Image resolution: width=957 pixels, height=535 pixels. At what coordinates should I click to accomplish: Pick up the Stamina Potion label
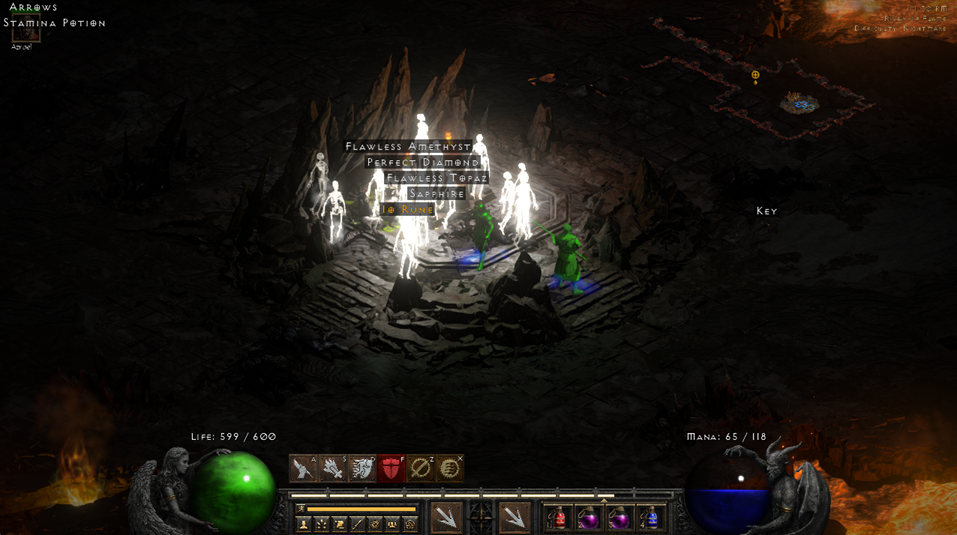54,23
